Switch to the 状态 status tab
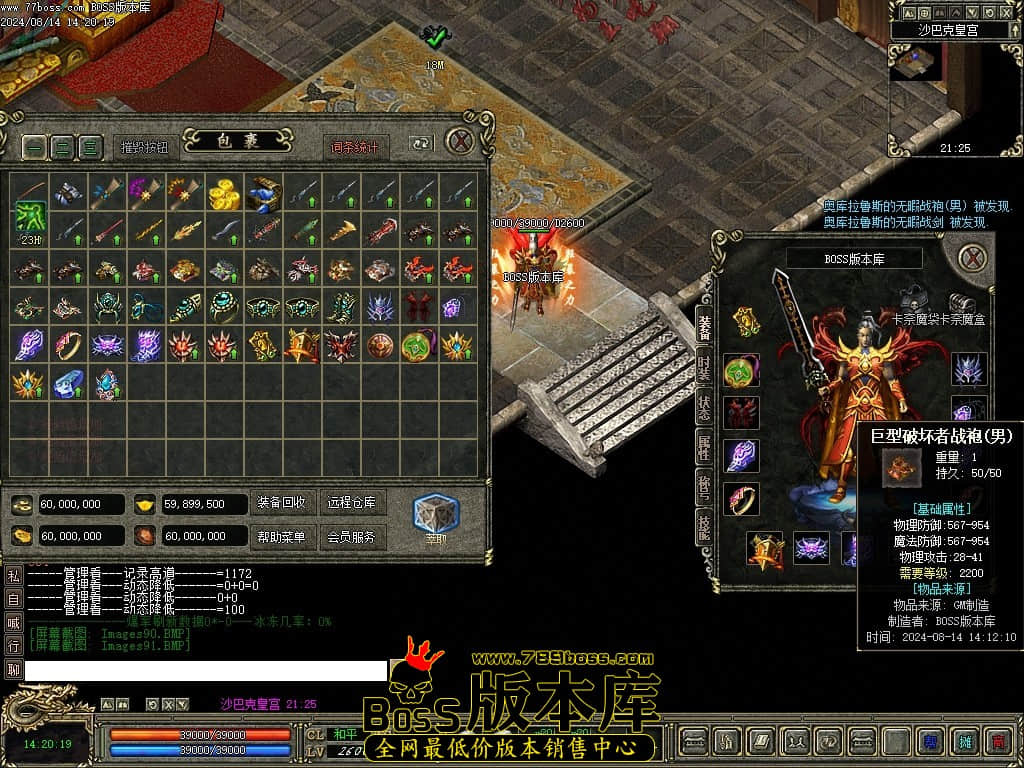 point(704,408)
